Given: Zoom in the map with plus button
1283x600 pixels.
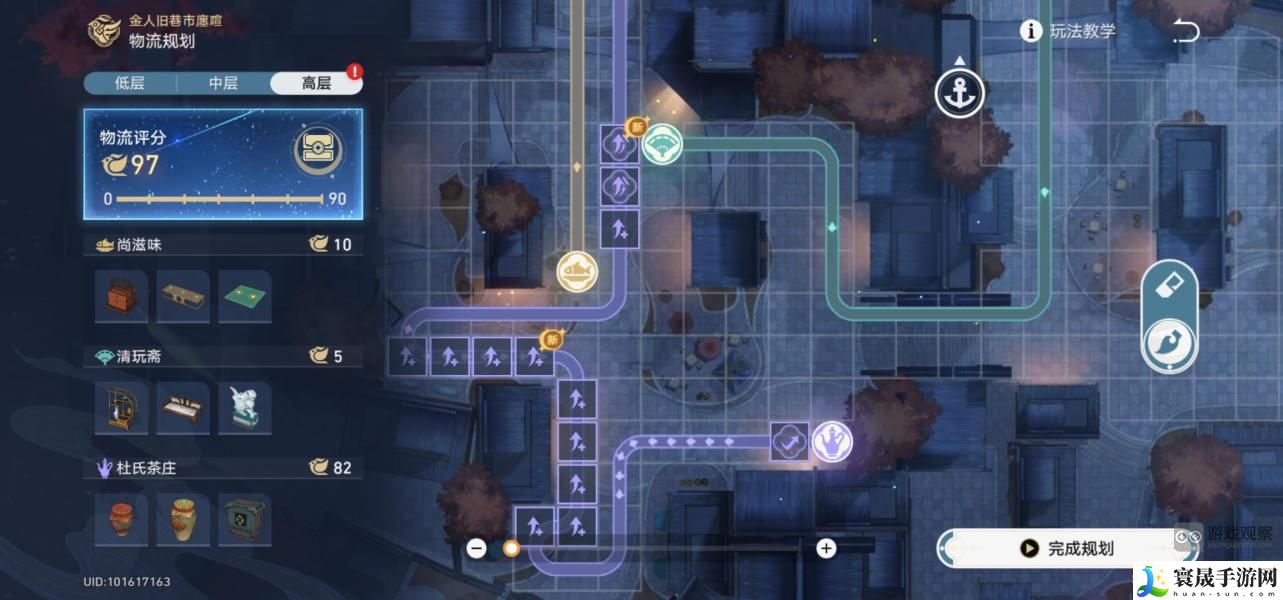Looking at the screenshot, I should click(x=826, y=548).
